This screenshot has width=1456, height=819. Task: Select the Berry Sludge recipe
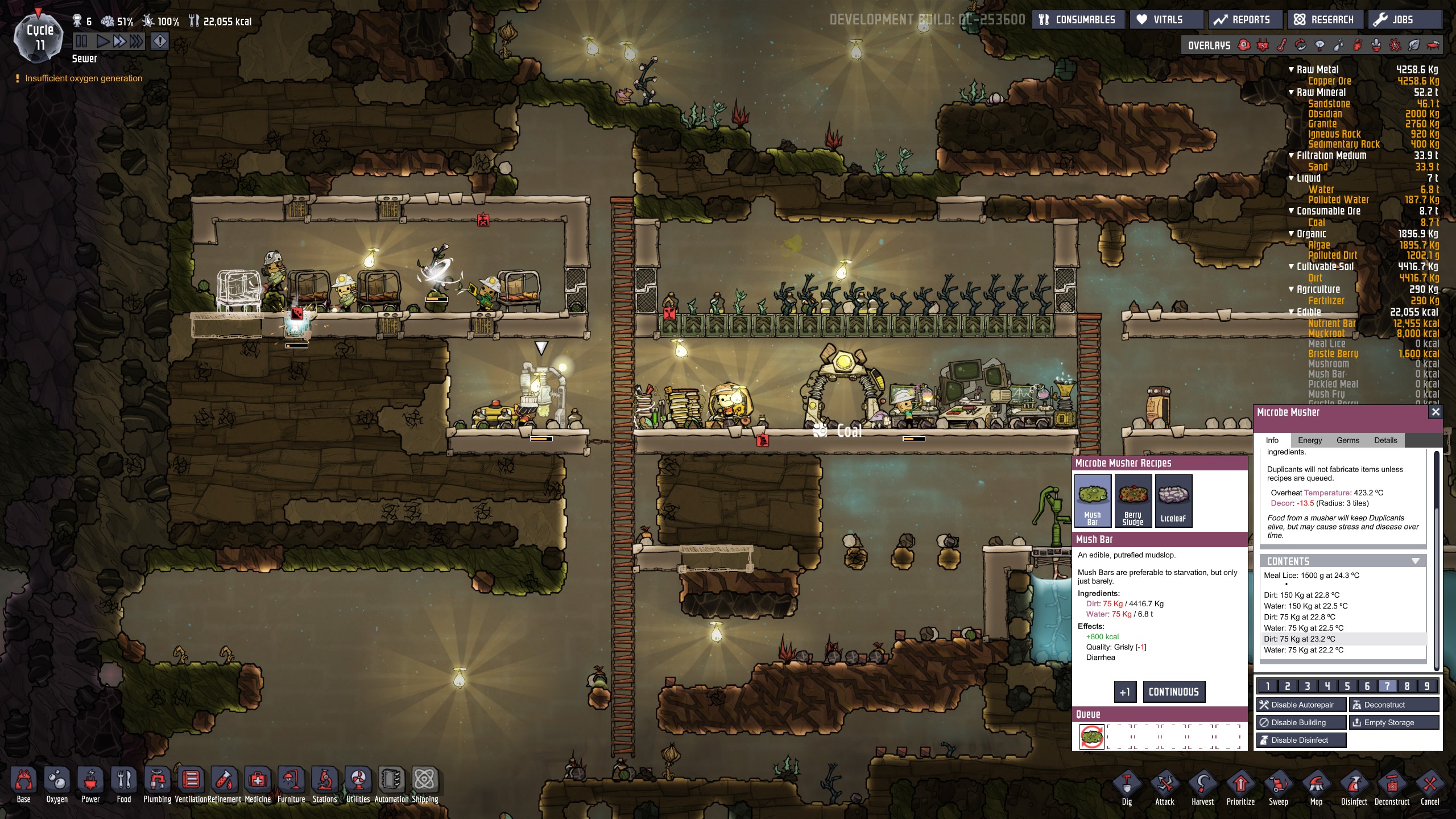coord(1133,501)
